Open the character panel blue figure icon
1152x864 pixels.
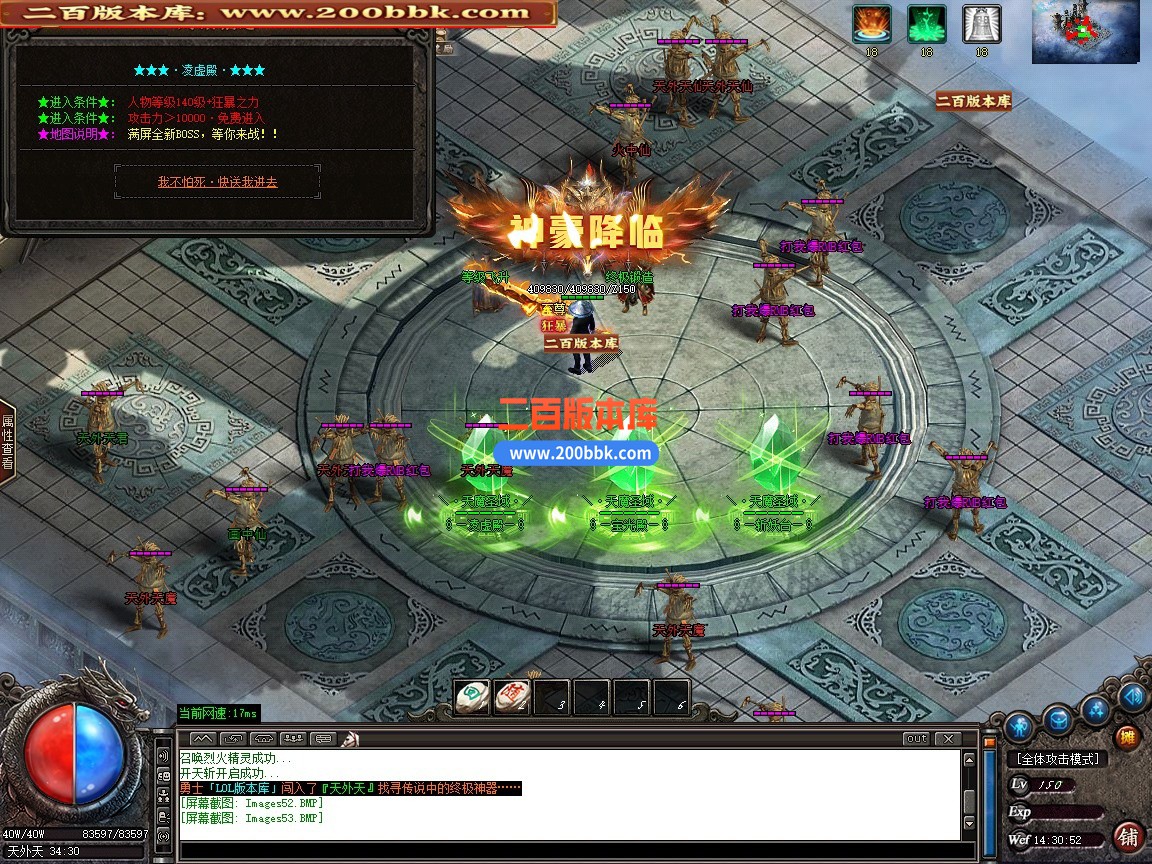1019,723
